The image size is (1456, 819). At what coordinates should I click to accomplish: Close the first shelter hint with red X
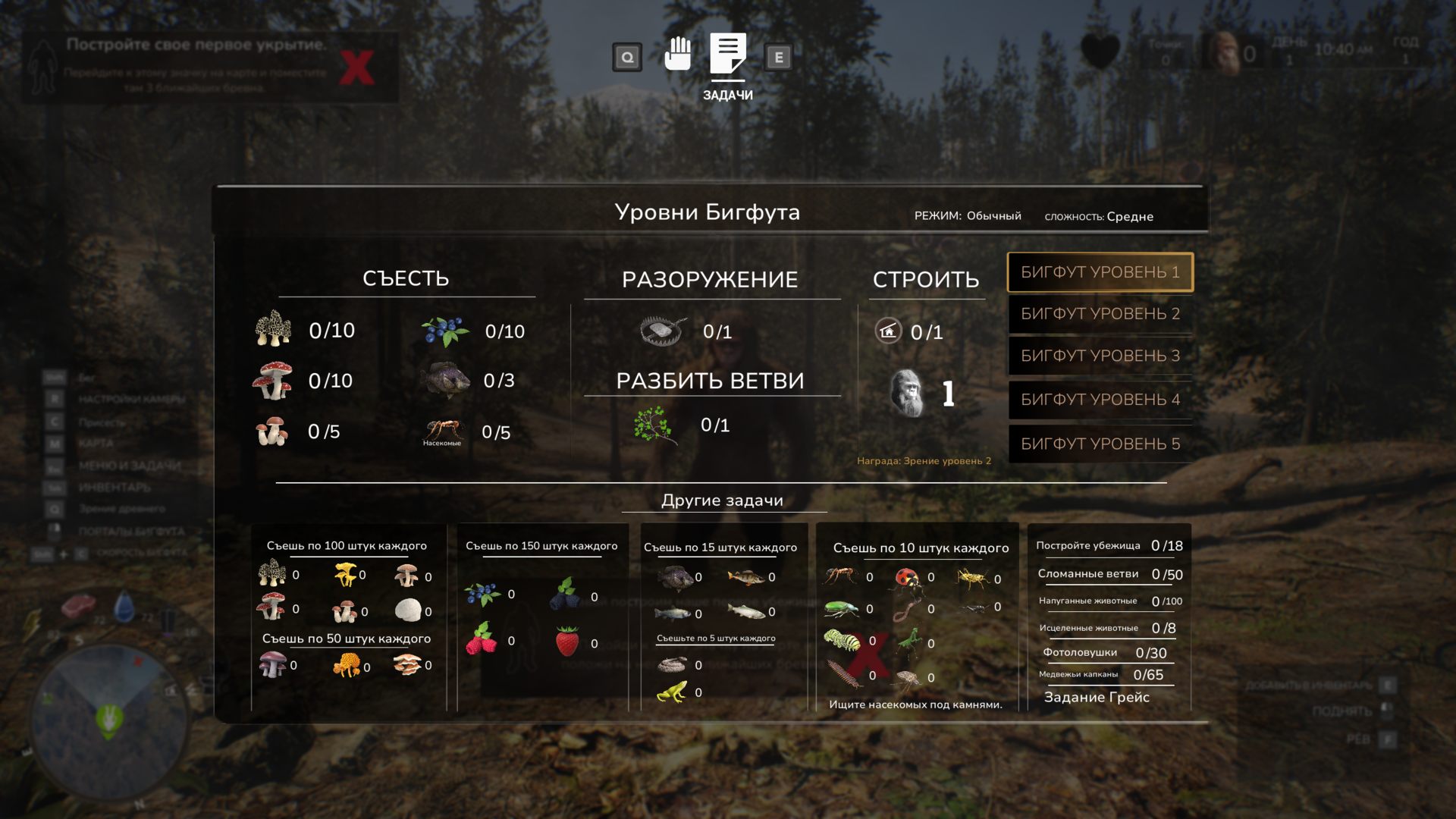point(356,68)
